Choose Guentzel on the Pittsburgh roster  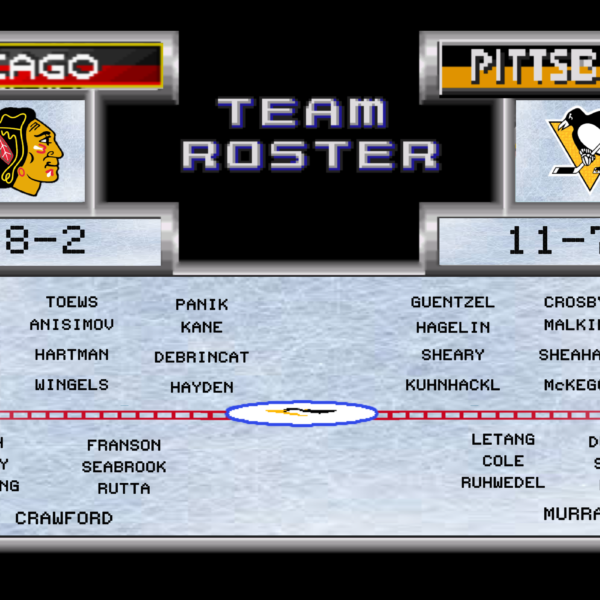click(453, 302)
